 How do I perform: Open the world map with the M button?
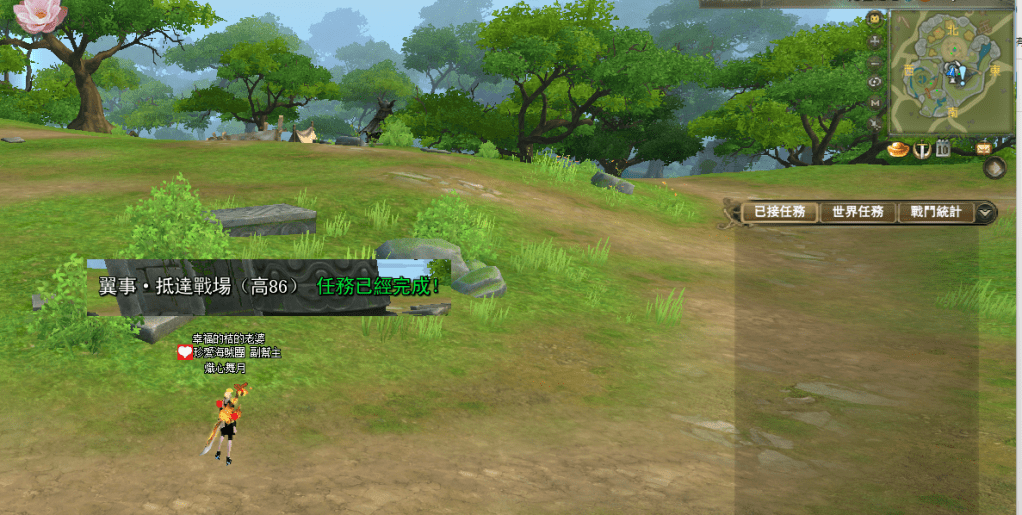[x=875, y=102]
